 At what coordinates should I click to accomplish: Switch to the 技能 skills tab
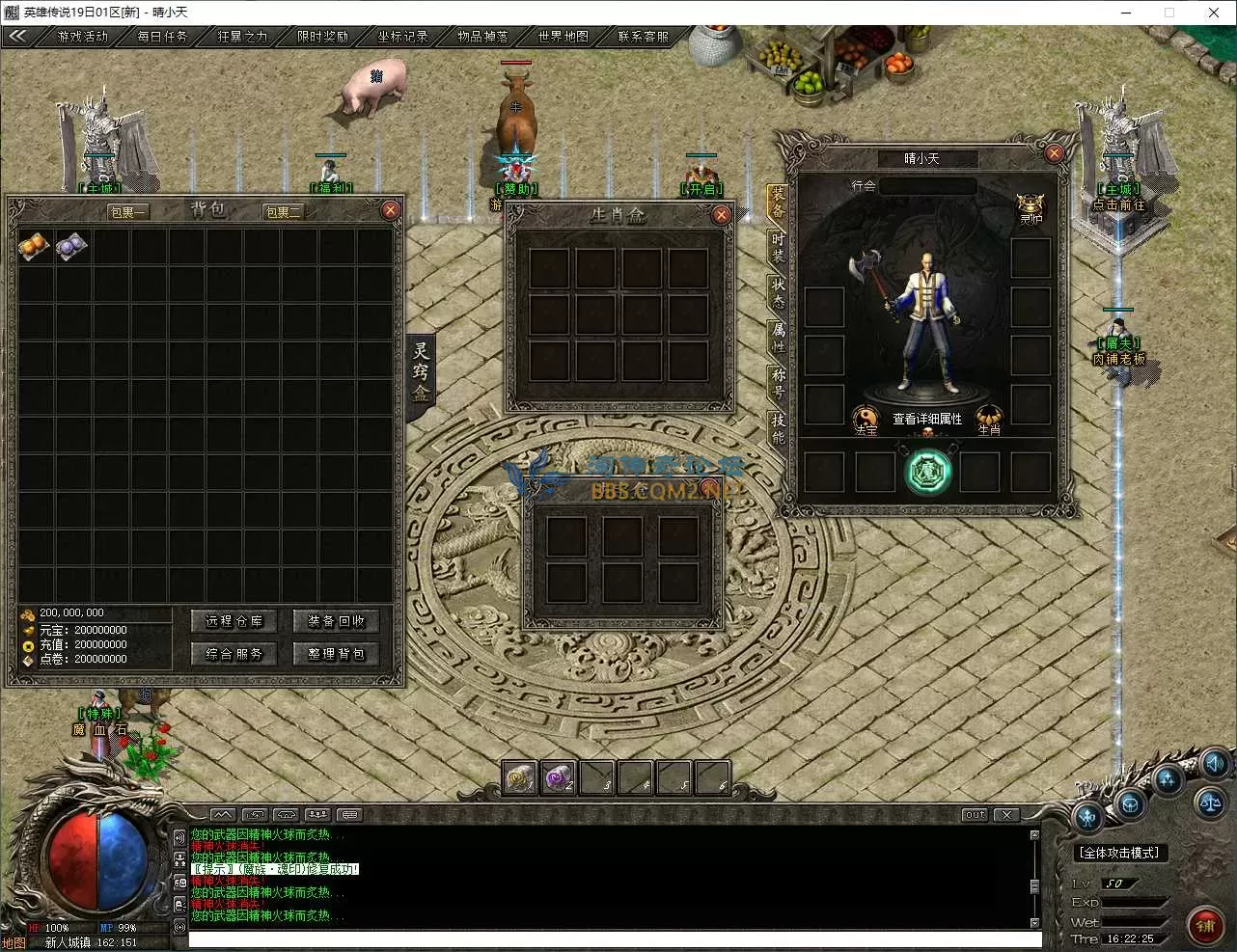pyautogui.click(x=779, y=428)
